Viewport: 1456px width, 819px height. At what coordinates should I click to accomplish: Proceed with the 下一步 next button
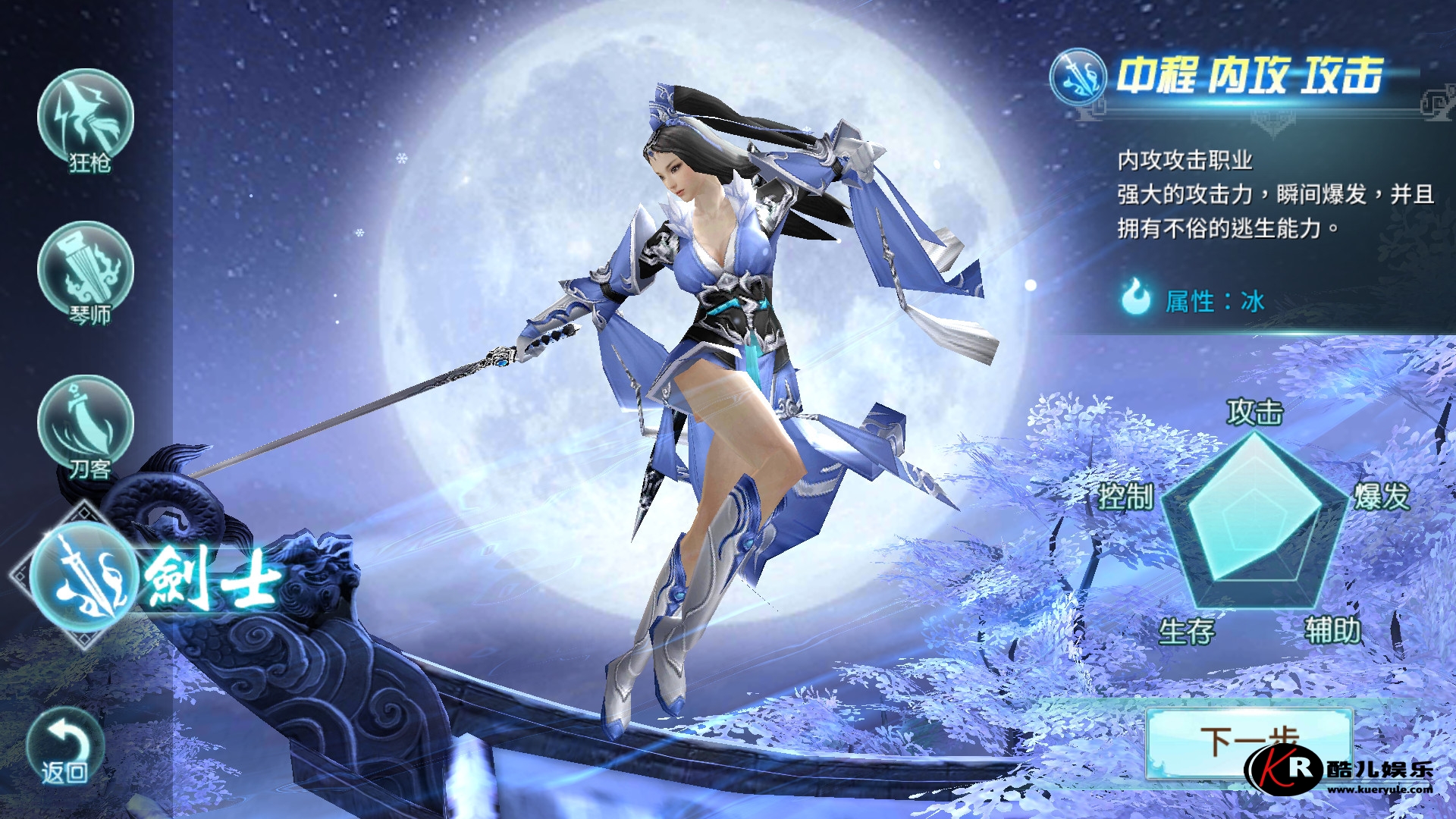pos(1247,739)
